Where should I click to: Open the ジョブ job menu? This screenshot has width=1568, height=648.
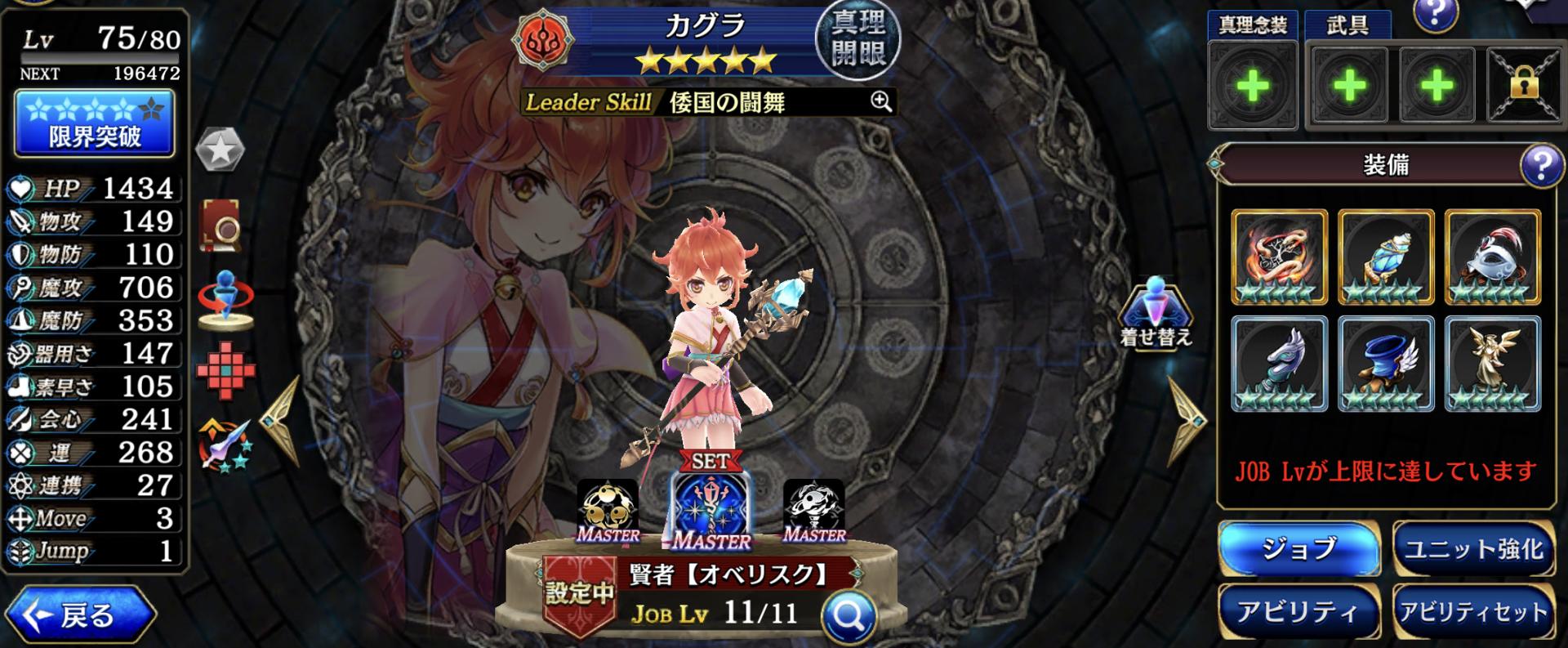click(1298, 548)
